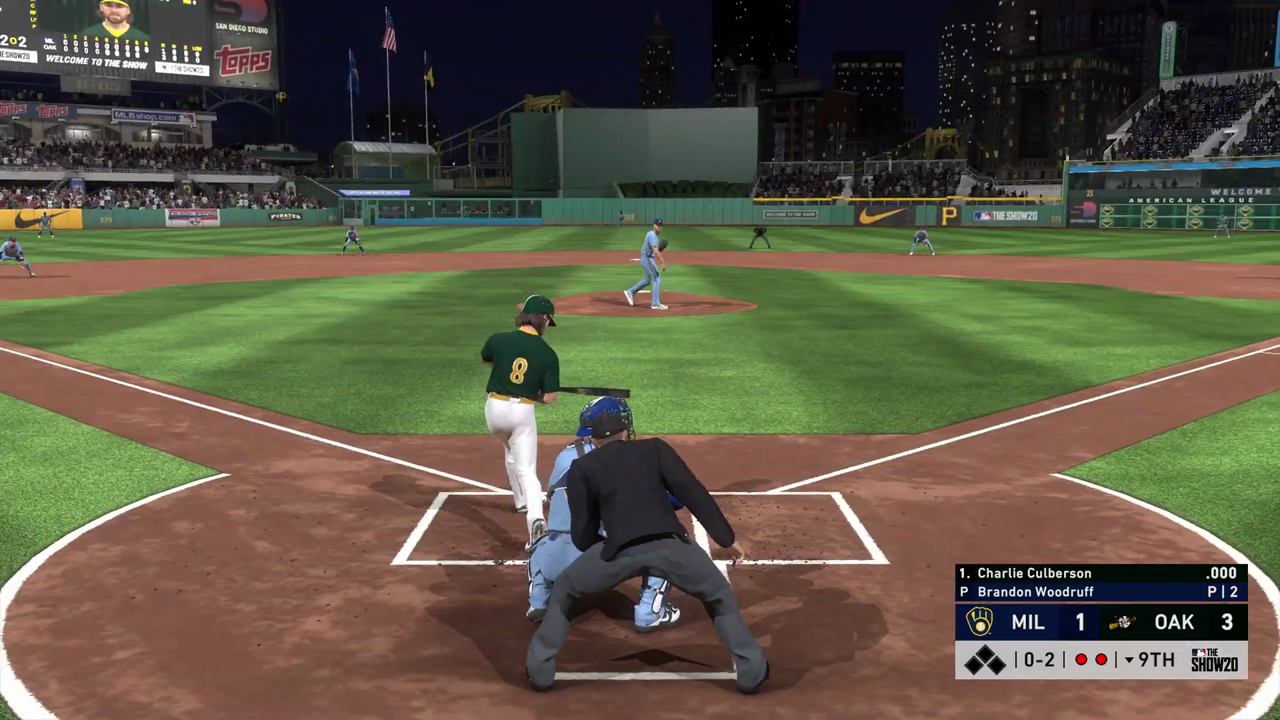This screenshot has width=1280, height=720.
Task: Click the MIL team score
Action: (1080, 622)
